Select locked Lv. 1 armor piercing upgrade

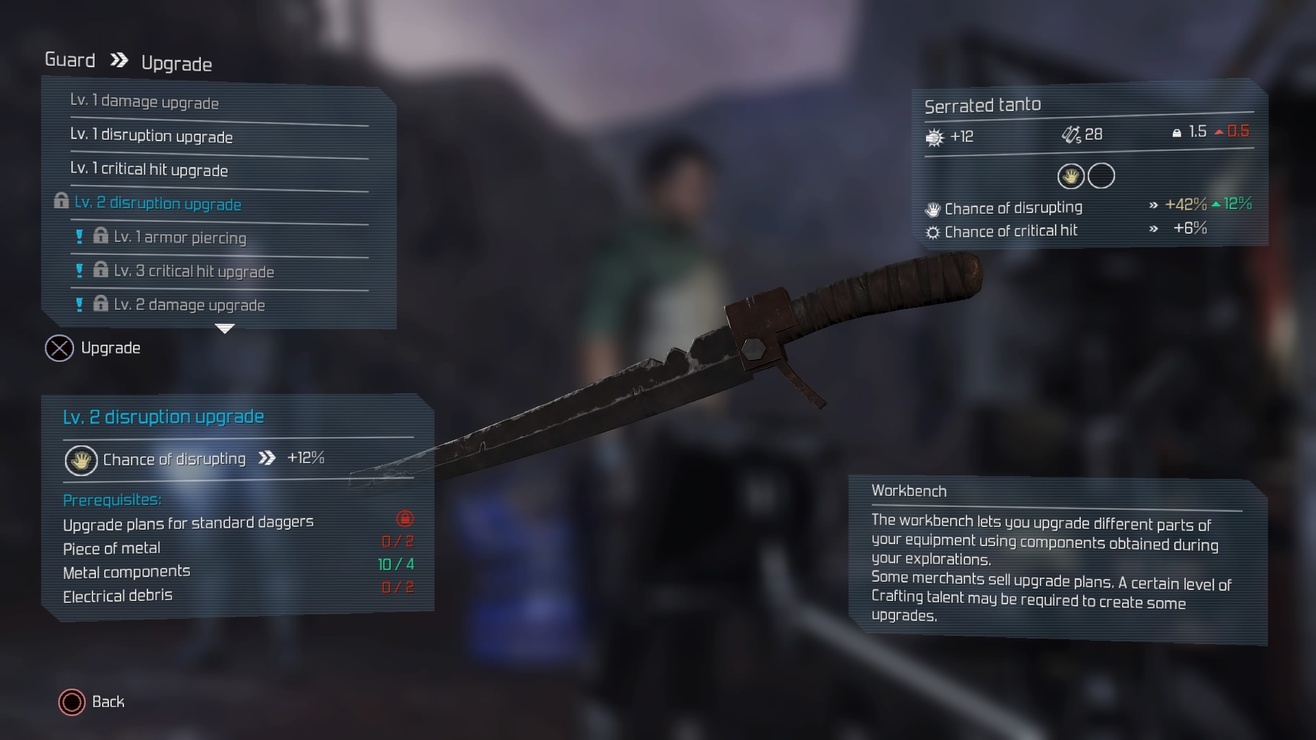point(180,238)
